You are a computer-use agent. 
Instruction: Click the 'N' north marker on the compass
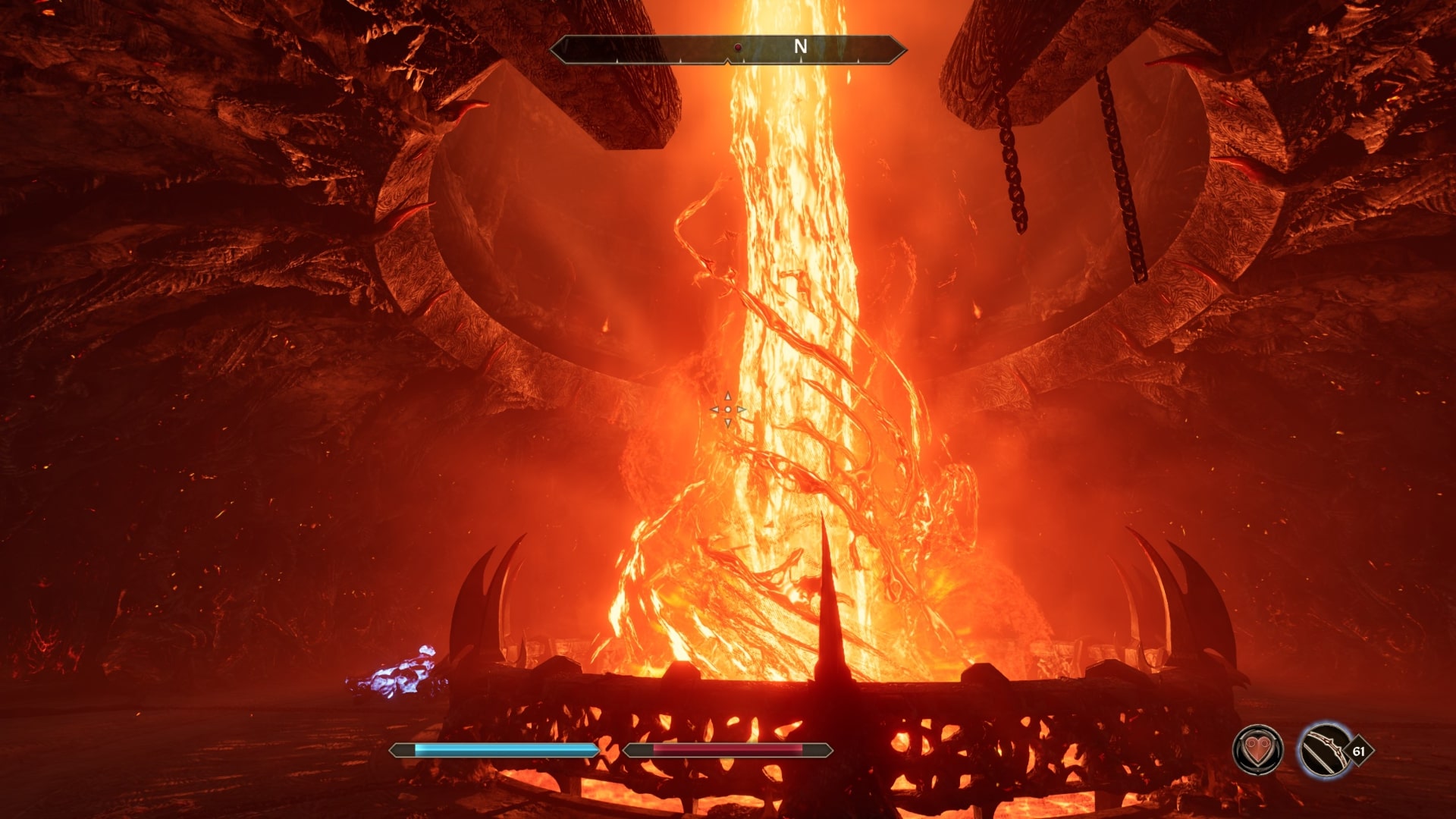[x=800, y=46]
